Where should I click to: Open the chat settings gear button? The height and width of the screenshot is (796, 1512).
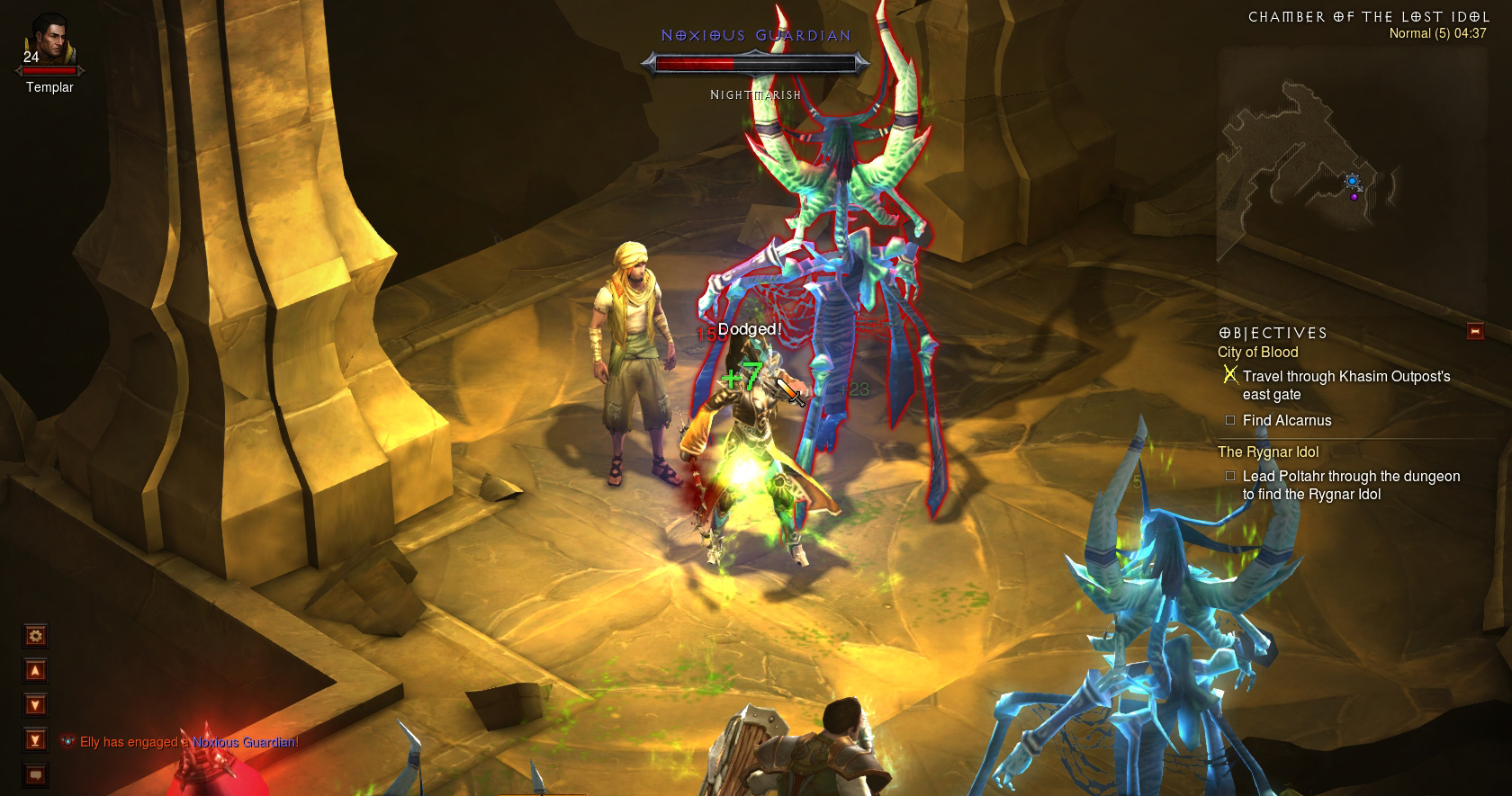pos(36,636)
